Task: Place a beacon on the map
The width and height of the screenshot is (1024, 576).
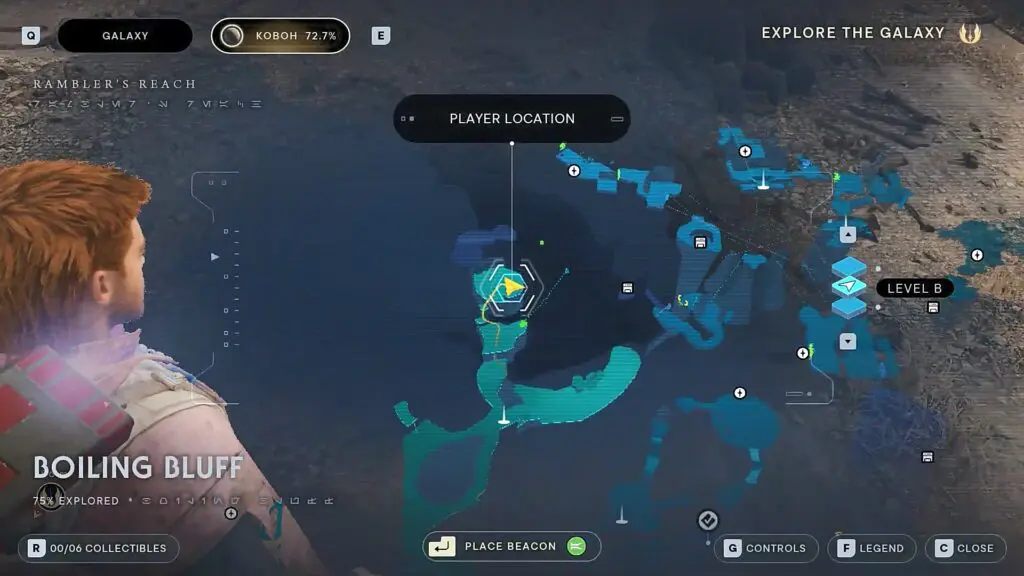Action: [x=511, y=547]
